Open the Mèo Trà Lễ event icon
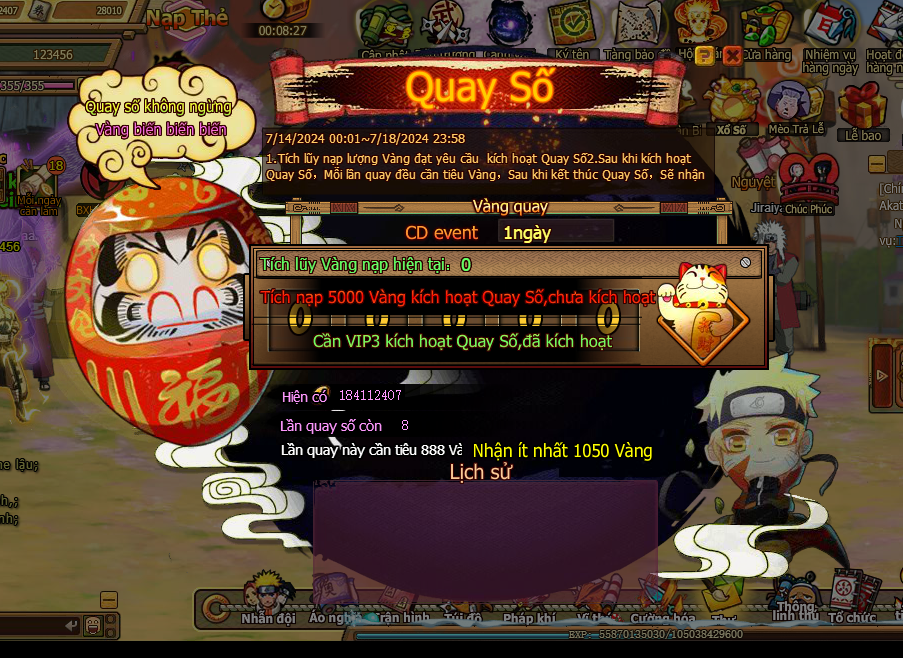Screen dimensions: 903x658 pyautogui.click(x=795, y=106)
